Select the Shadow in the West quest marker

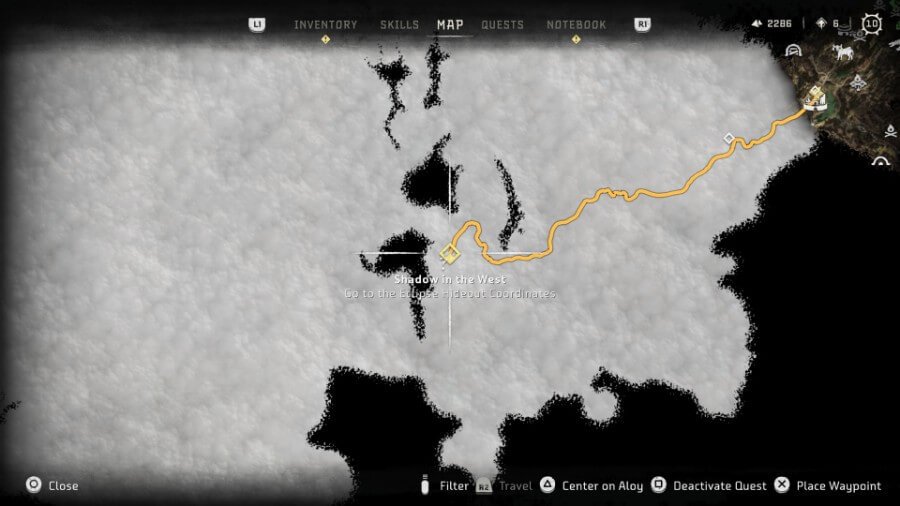coord(448,253)
